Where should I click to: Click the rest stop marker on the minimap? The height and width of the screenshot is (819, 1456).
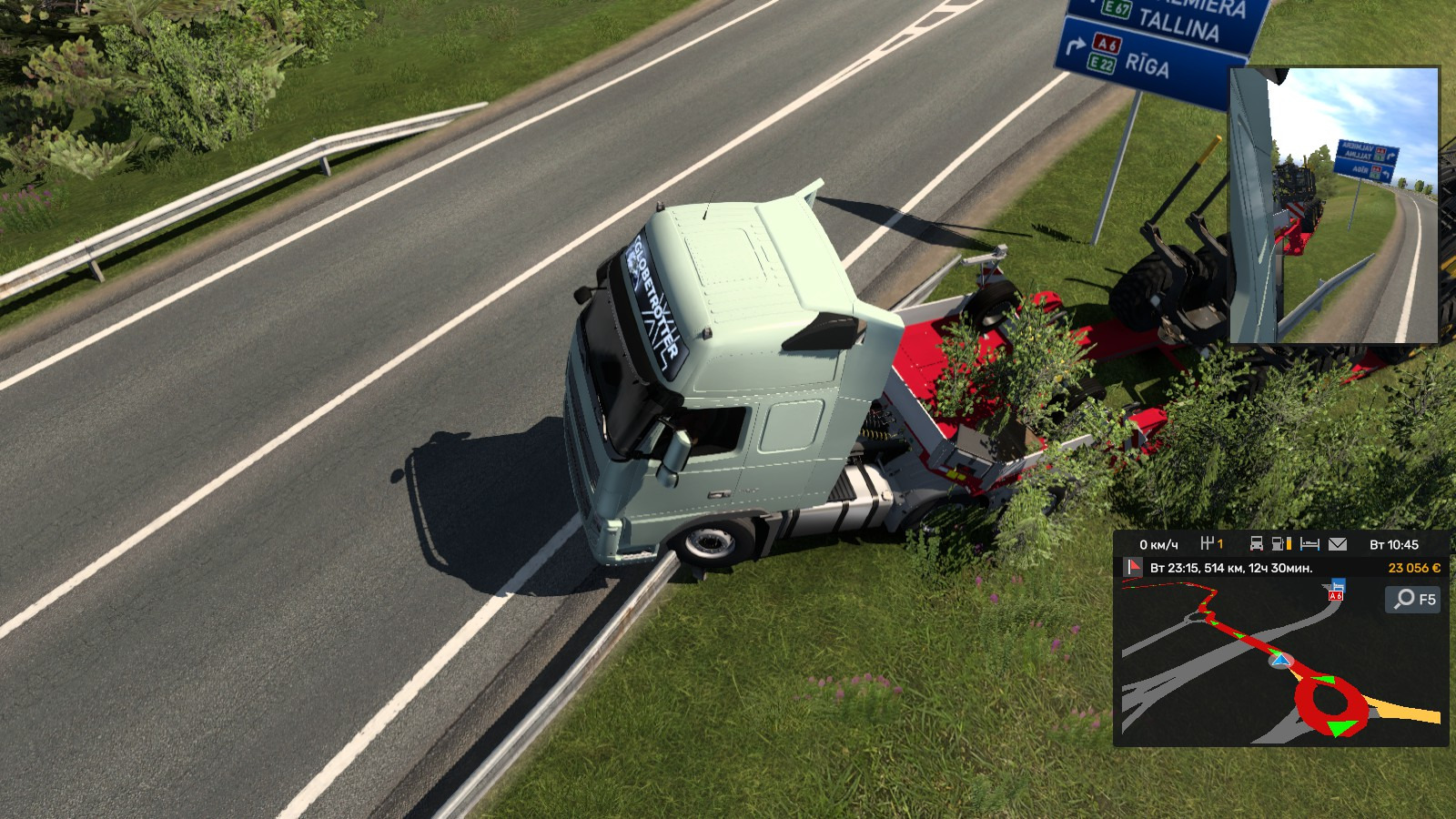pos(1336,589)
